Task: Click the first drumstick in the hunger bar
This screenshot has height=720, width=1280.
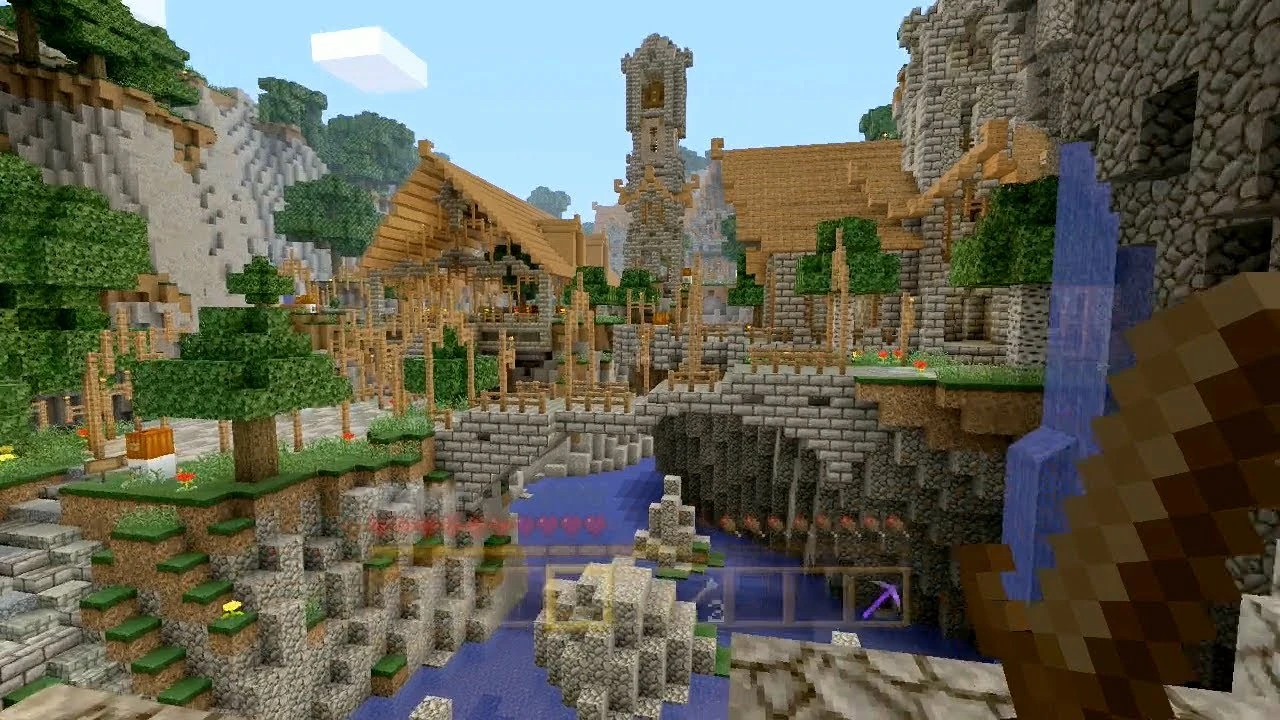Action: point(728,522)
